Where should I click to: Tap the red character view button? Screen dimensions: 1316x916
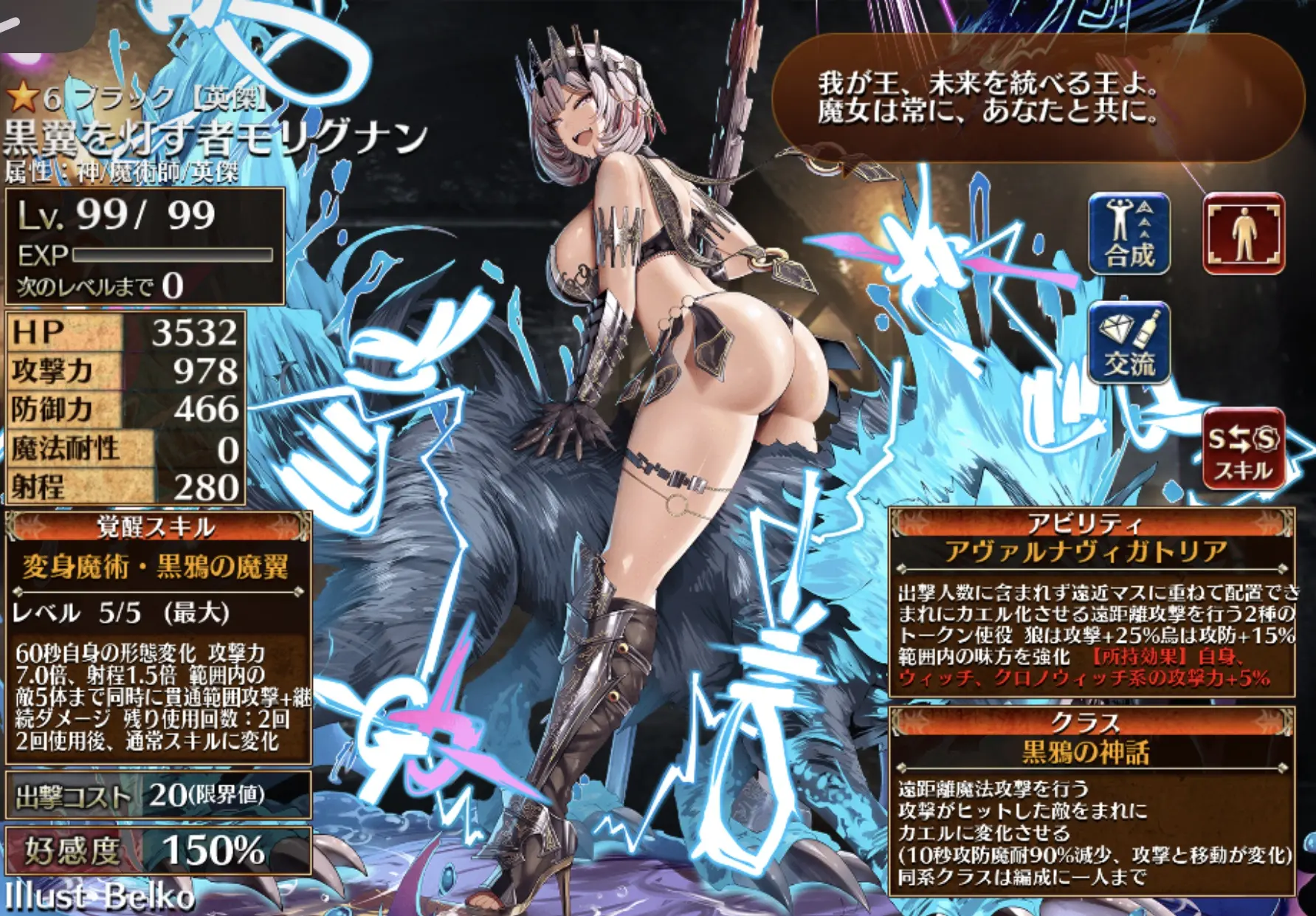point(1244,233)
